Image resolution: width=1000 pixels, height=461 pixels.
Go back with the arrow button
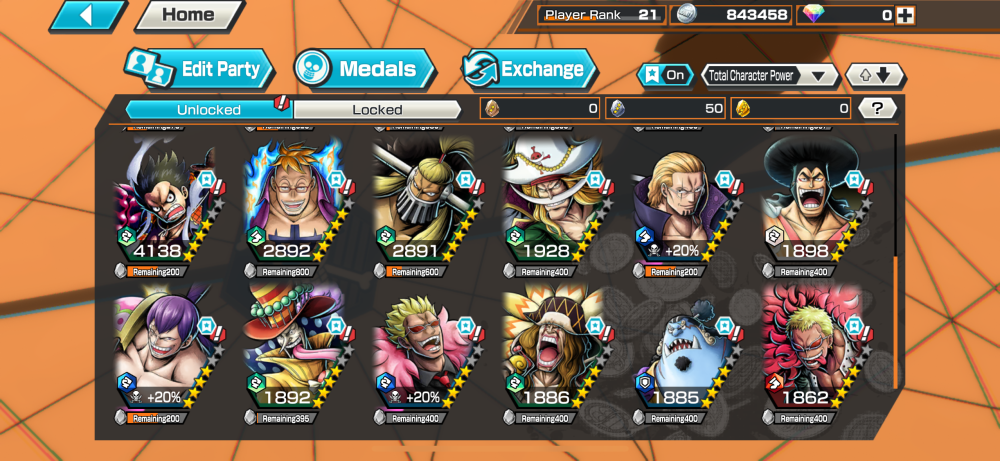click(88, 15)
